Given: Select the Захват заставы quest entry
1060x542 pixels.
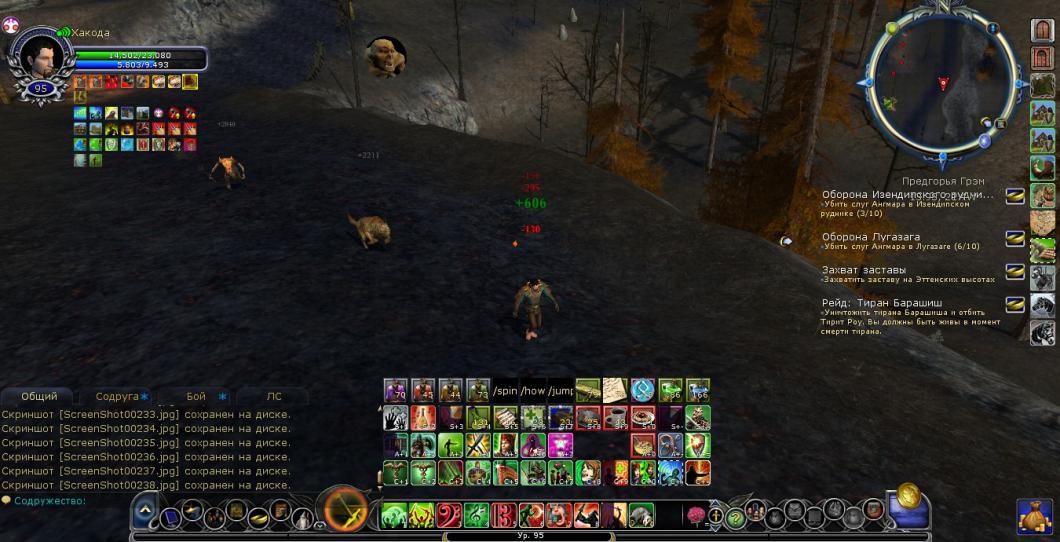Looking at the screenshot, I should (x=864, y=270).
